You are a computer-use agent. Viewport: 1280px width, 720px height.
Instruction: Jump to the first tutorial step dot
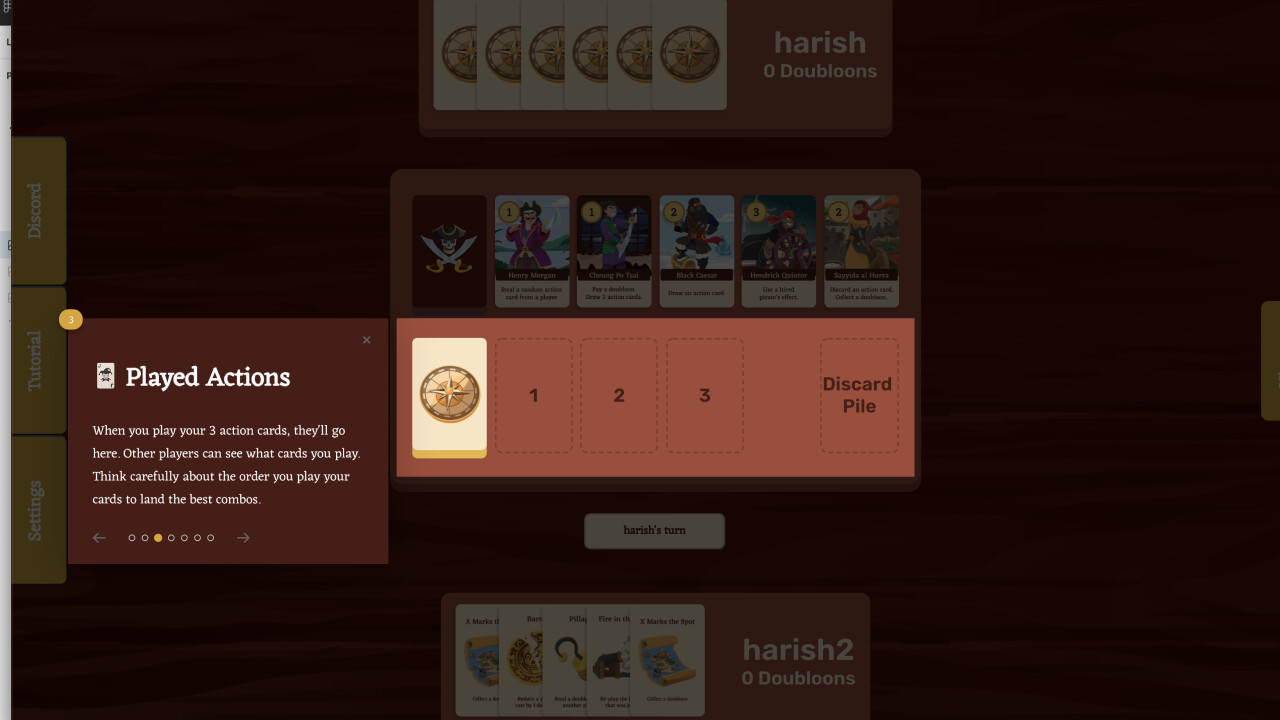click(x=131, y=537)
